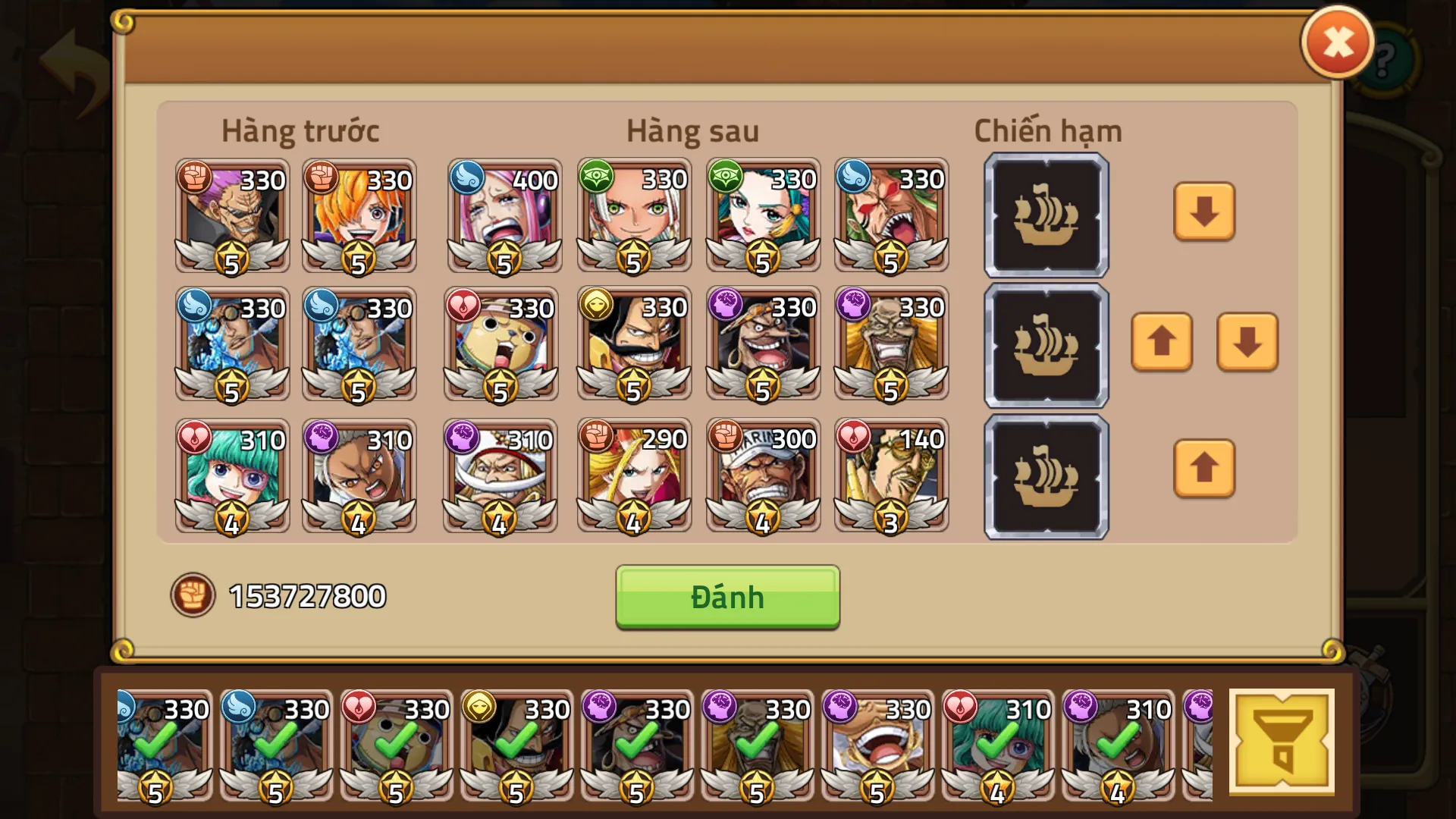The image size is (1456, 819).
Task: Select Zephyr in the Hàng trước front row
Action: (x=231, y=216)
